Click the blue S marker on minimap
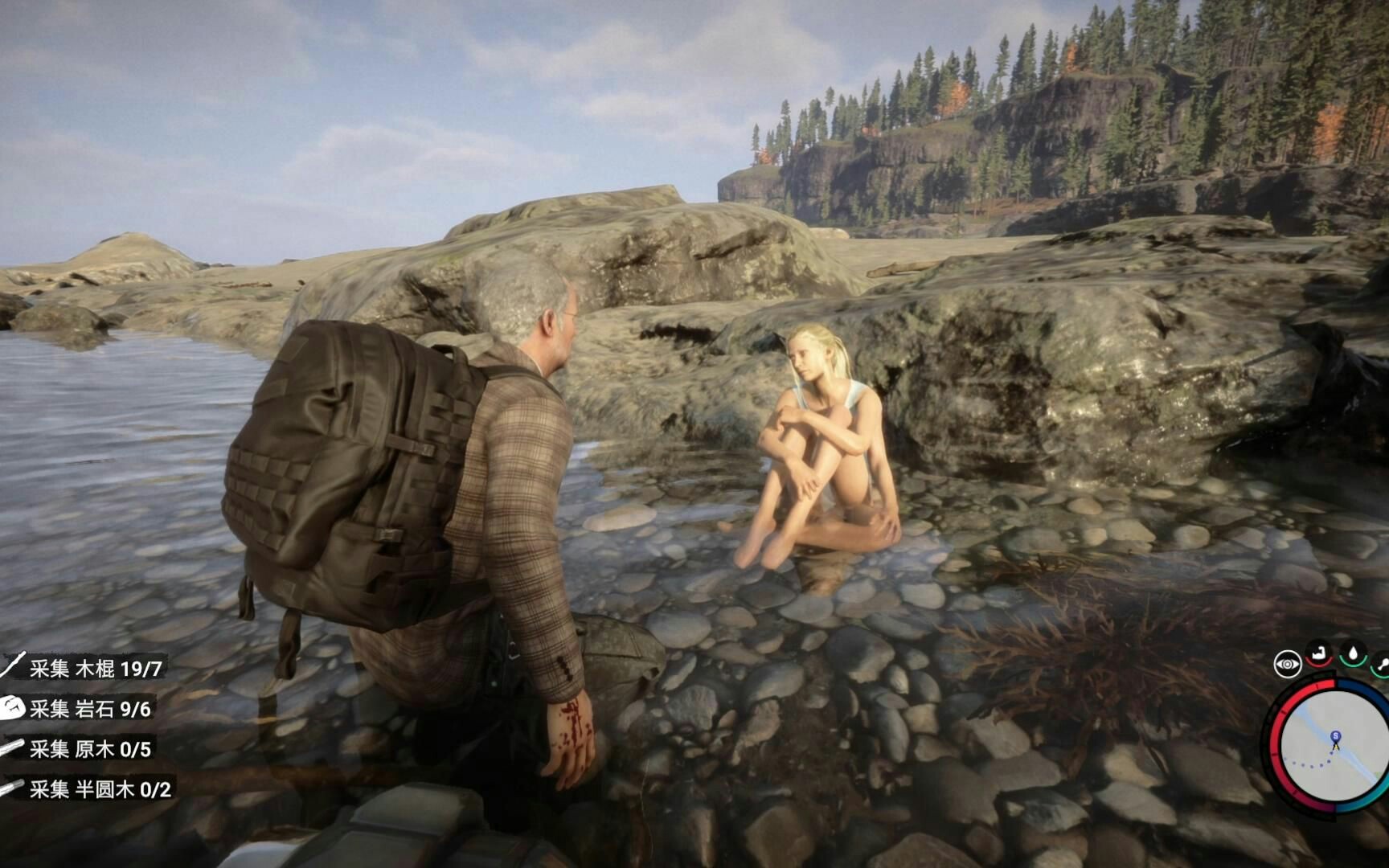This screenshot has height=868, width=1389. (1335, 736)
